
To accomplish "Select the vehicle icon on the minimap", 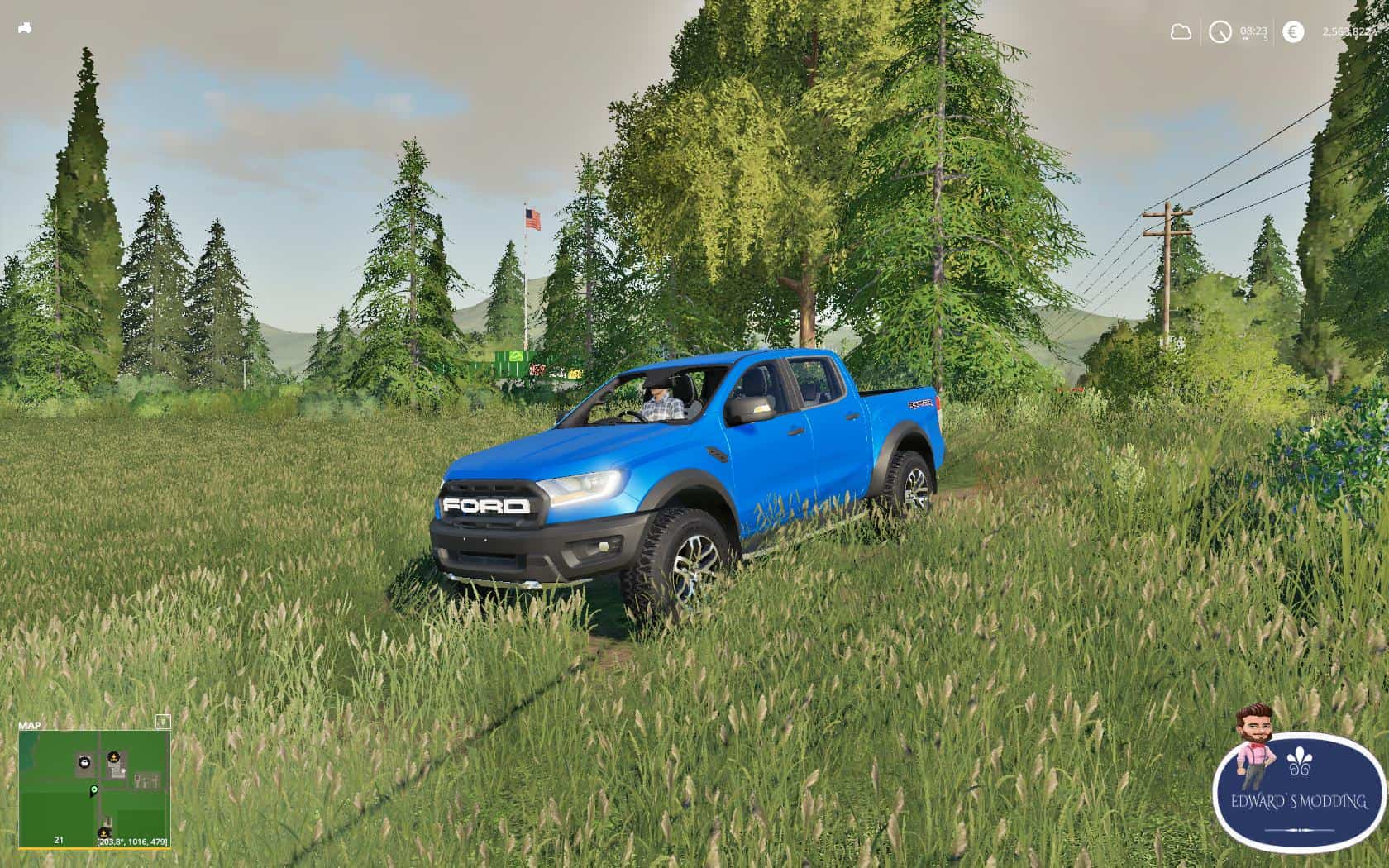I will (84, 763).
